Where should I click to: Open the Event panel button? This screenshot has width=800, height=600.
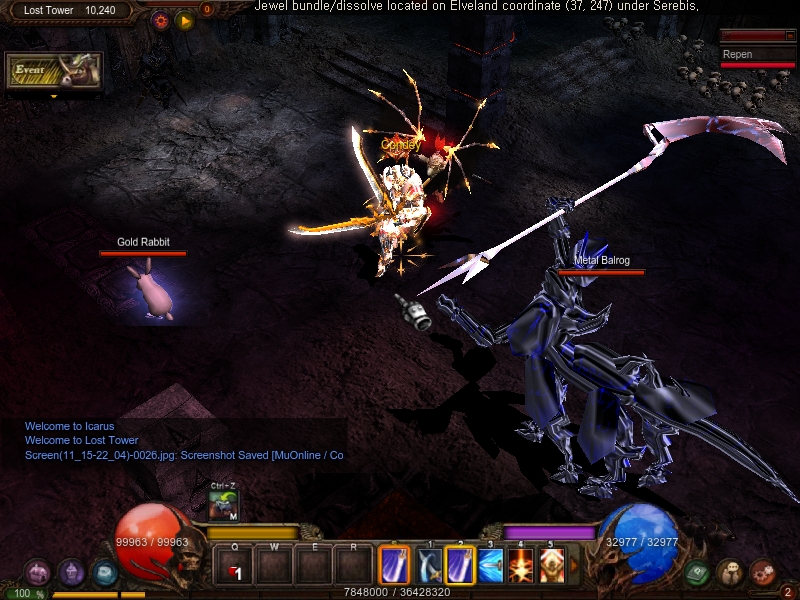[55, 72]
